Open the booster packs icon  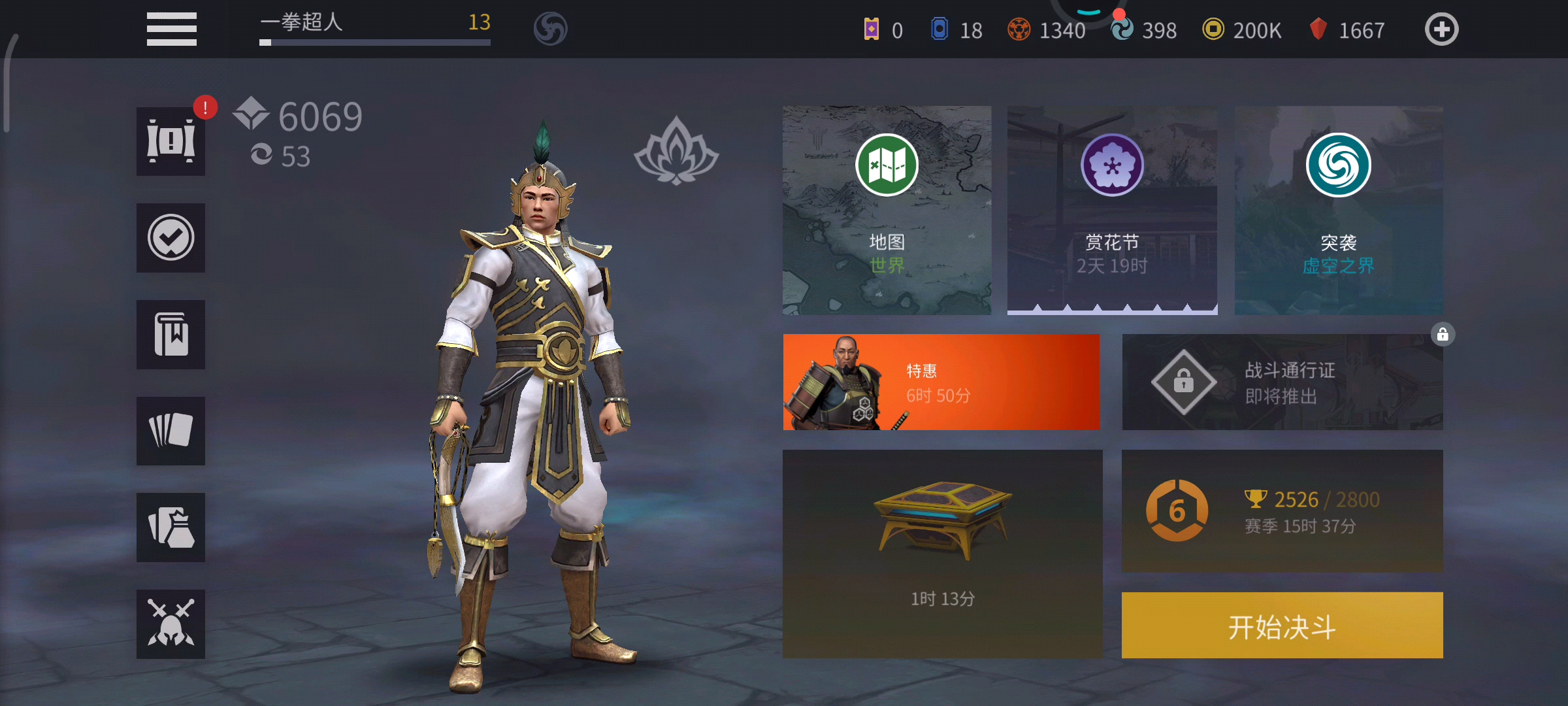click(x=170, y=527)
